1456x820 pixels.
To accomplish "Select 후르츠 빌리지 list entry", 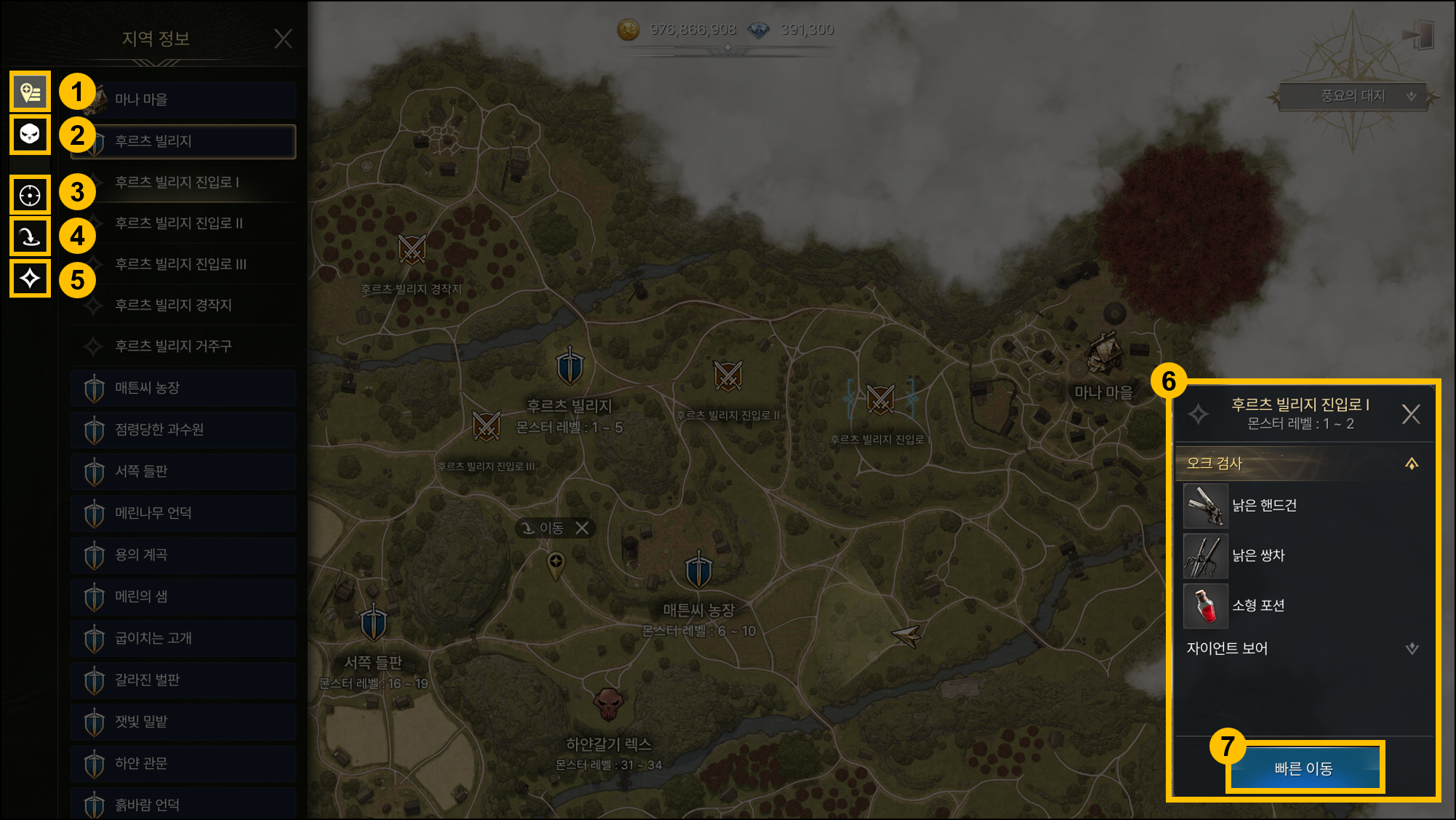I will (183, 141).
